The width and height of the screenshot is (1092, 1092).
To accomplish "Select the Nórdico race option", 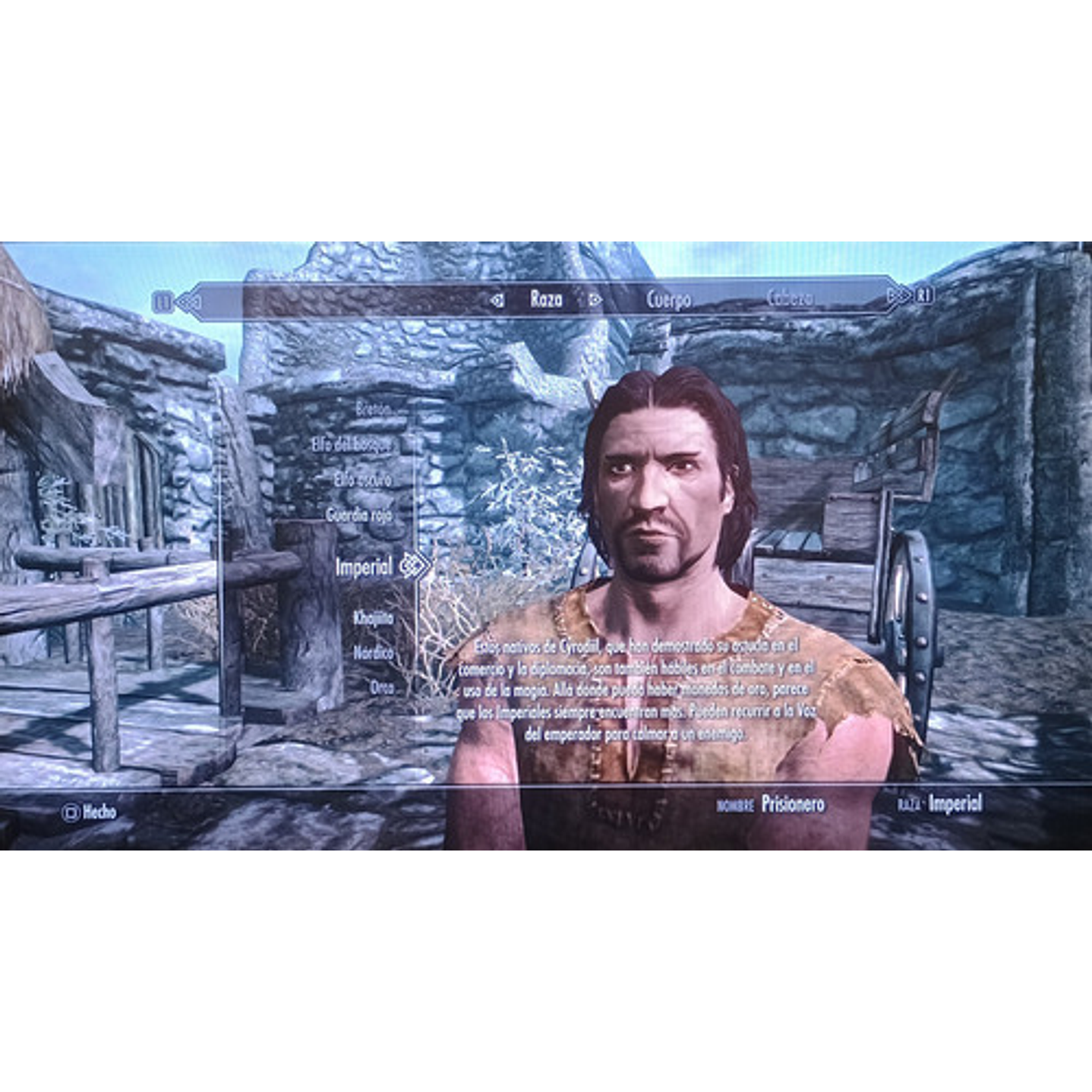I will [372, 652].
